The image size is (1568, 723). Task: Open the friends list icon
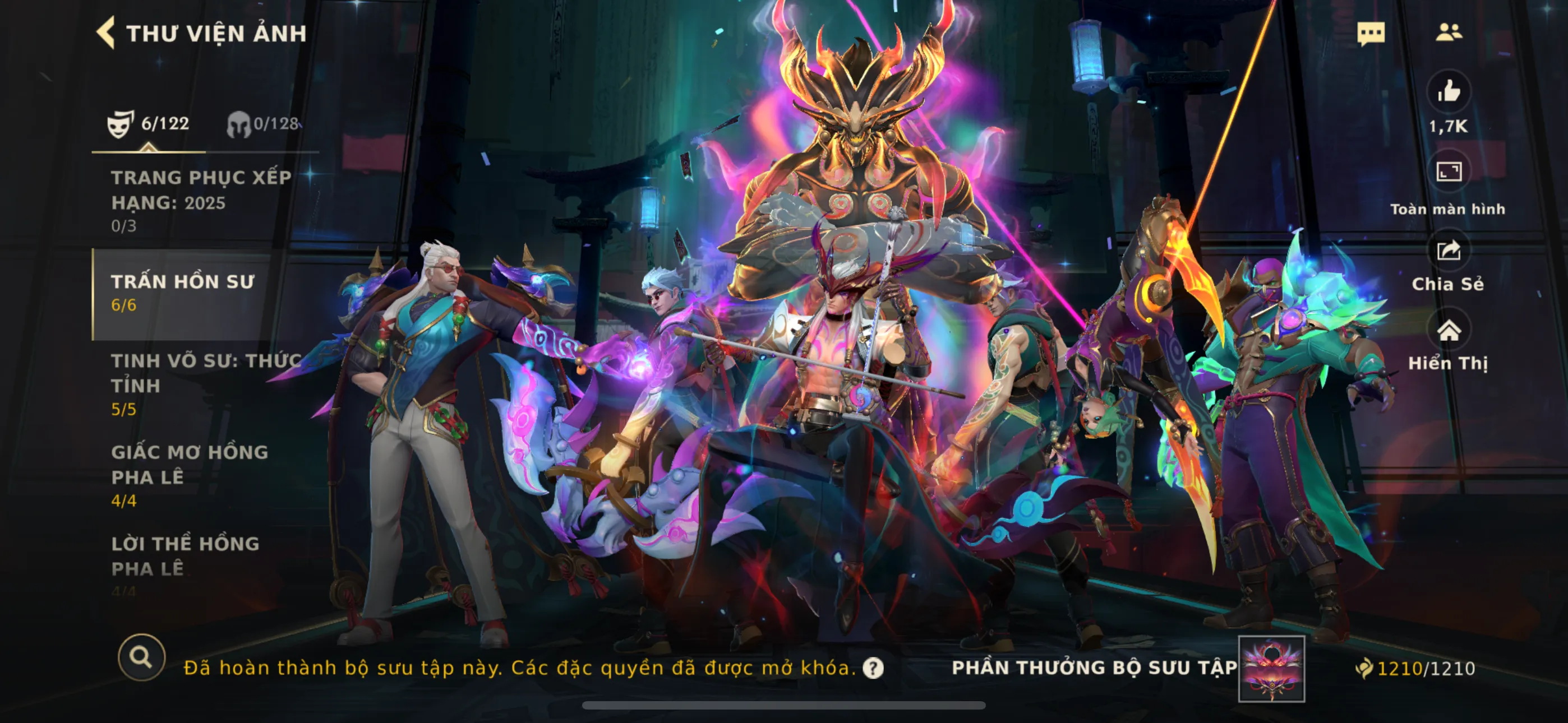[1448, 33]
